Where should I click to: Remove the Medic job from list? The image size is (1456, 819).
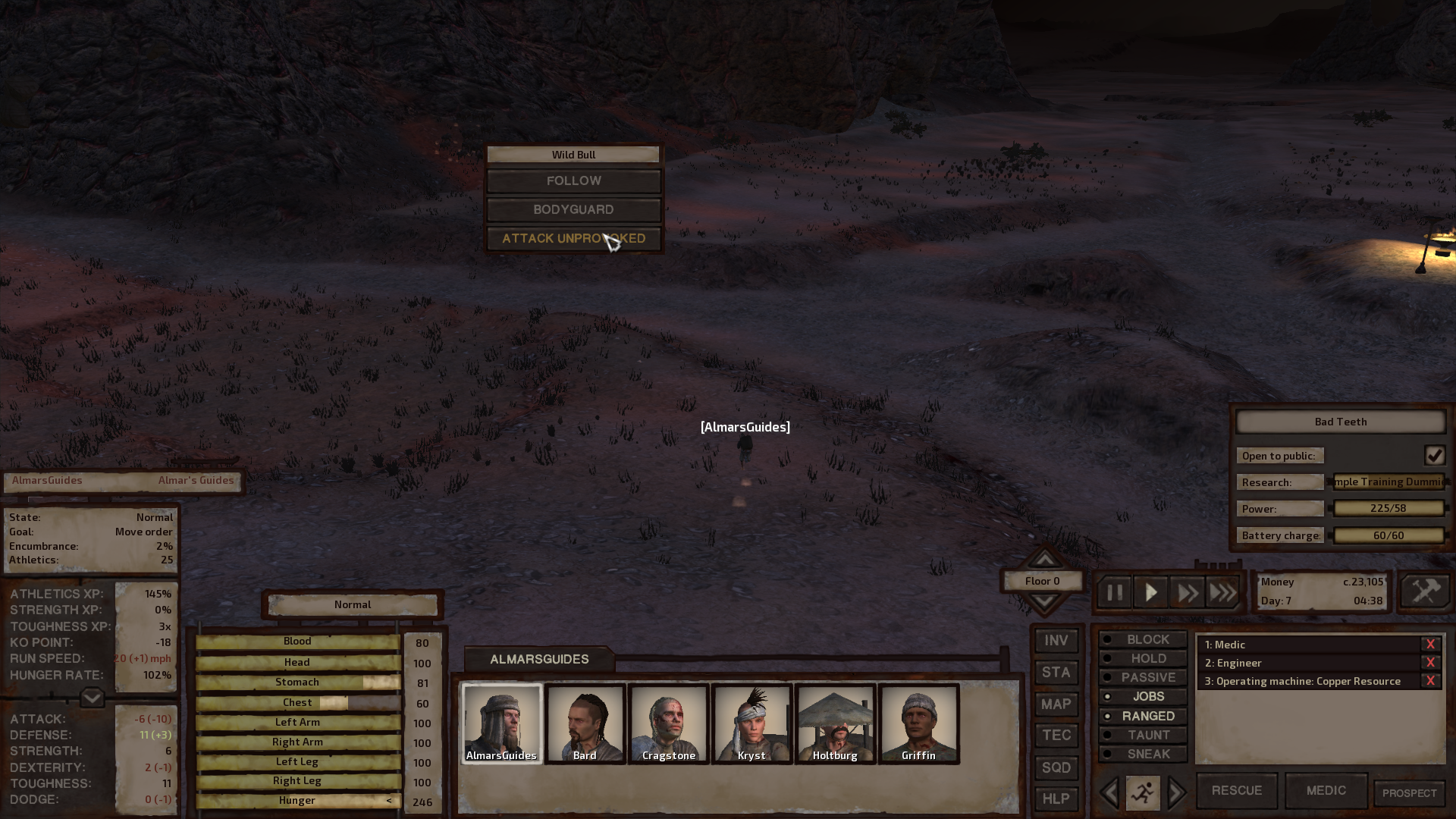(1430, 645)
